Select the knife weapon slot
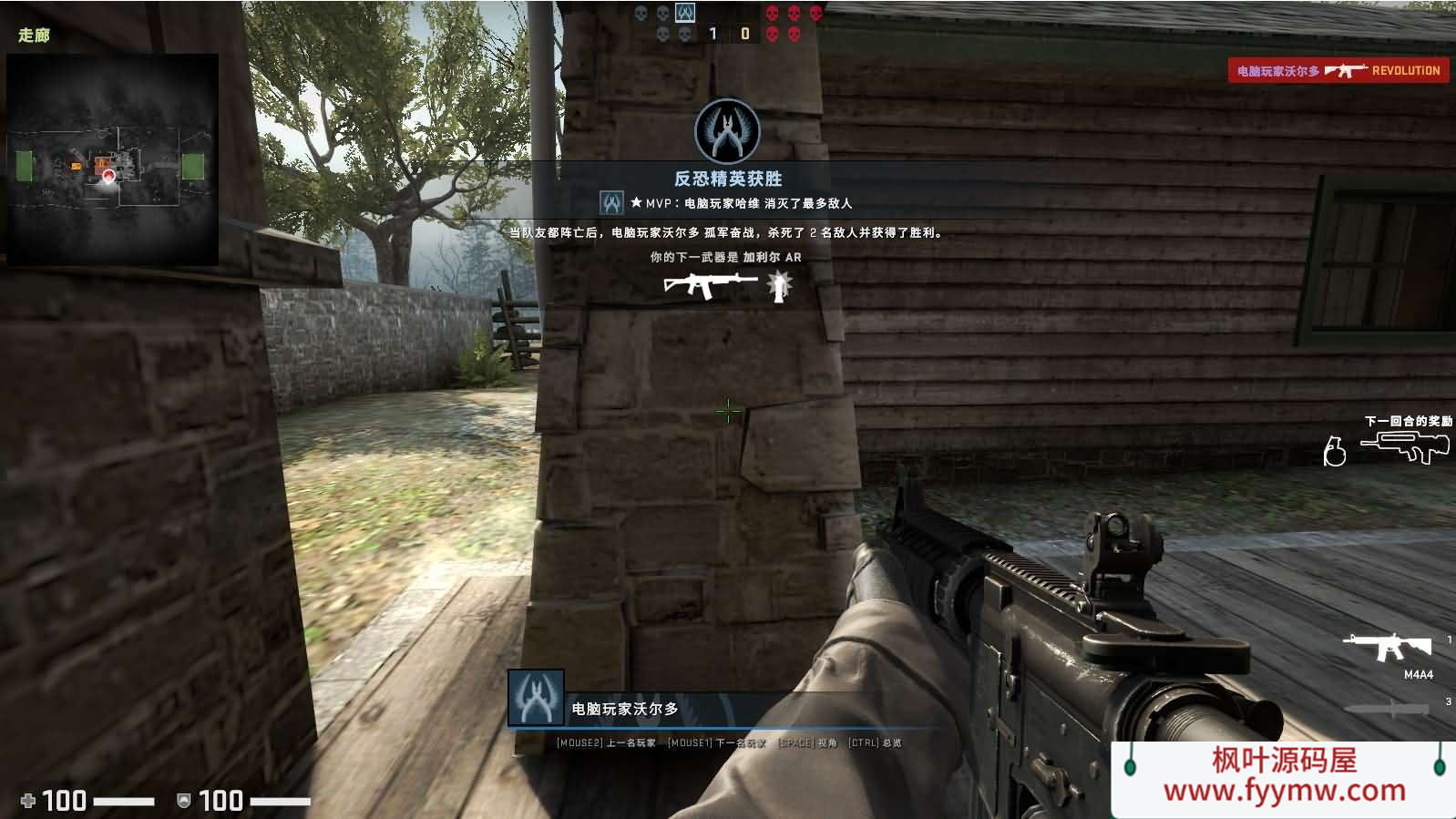Viewport: 1456px width, 819px height. pos(1387,709)
